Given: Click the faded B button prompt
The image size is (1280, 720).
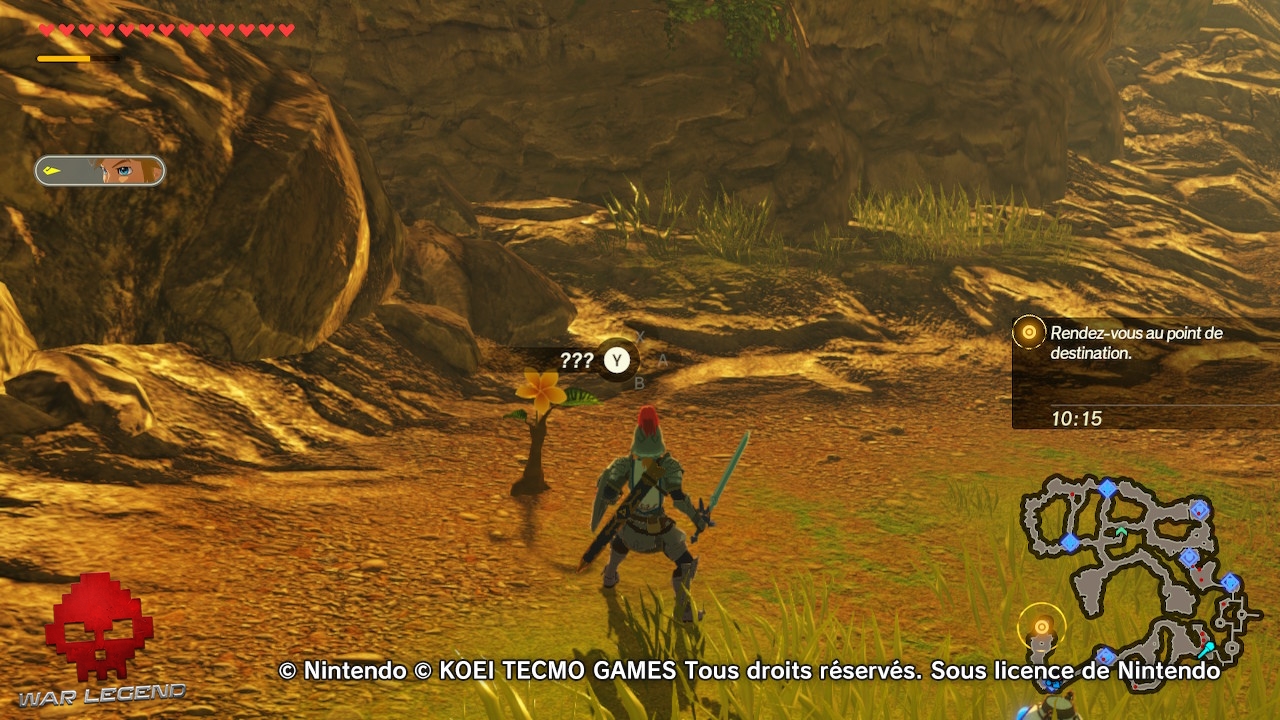Looking at the screenshot, I should (x=638, y=382).
